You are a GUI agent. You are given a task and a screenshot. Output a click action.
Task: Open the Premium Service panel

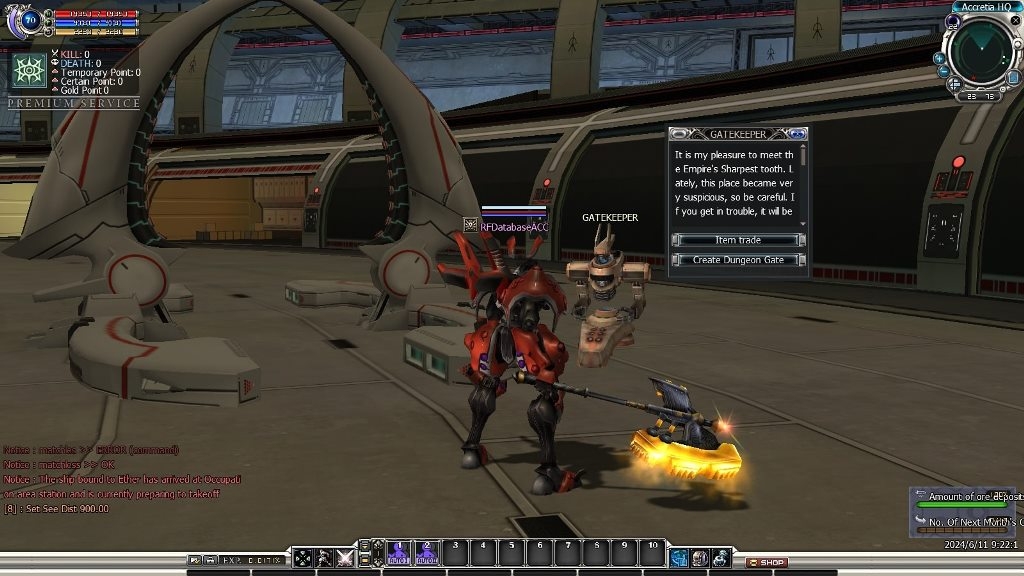(74, 103)
